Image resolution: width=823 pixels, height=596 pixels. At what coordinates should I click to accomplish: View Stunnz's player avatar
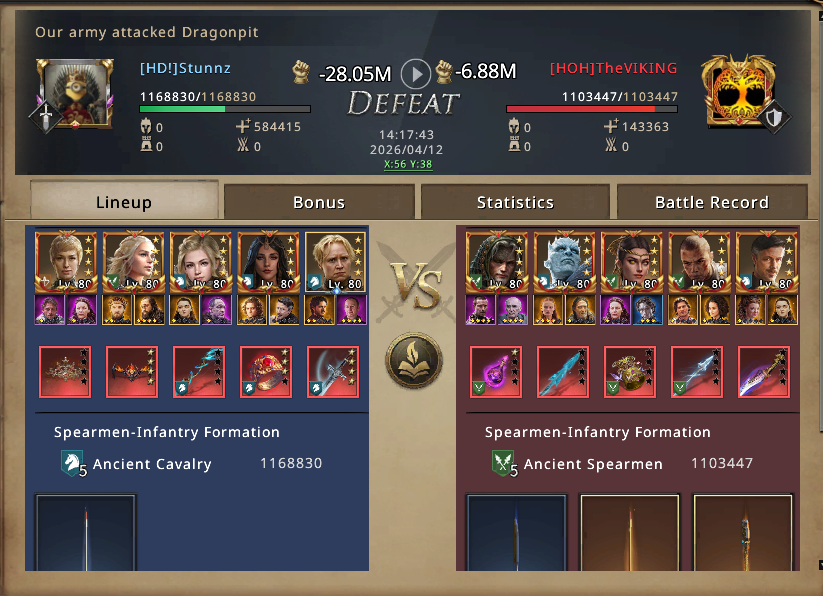pyautogui.click(x=68, y=92)
